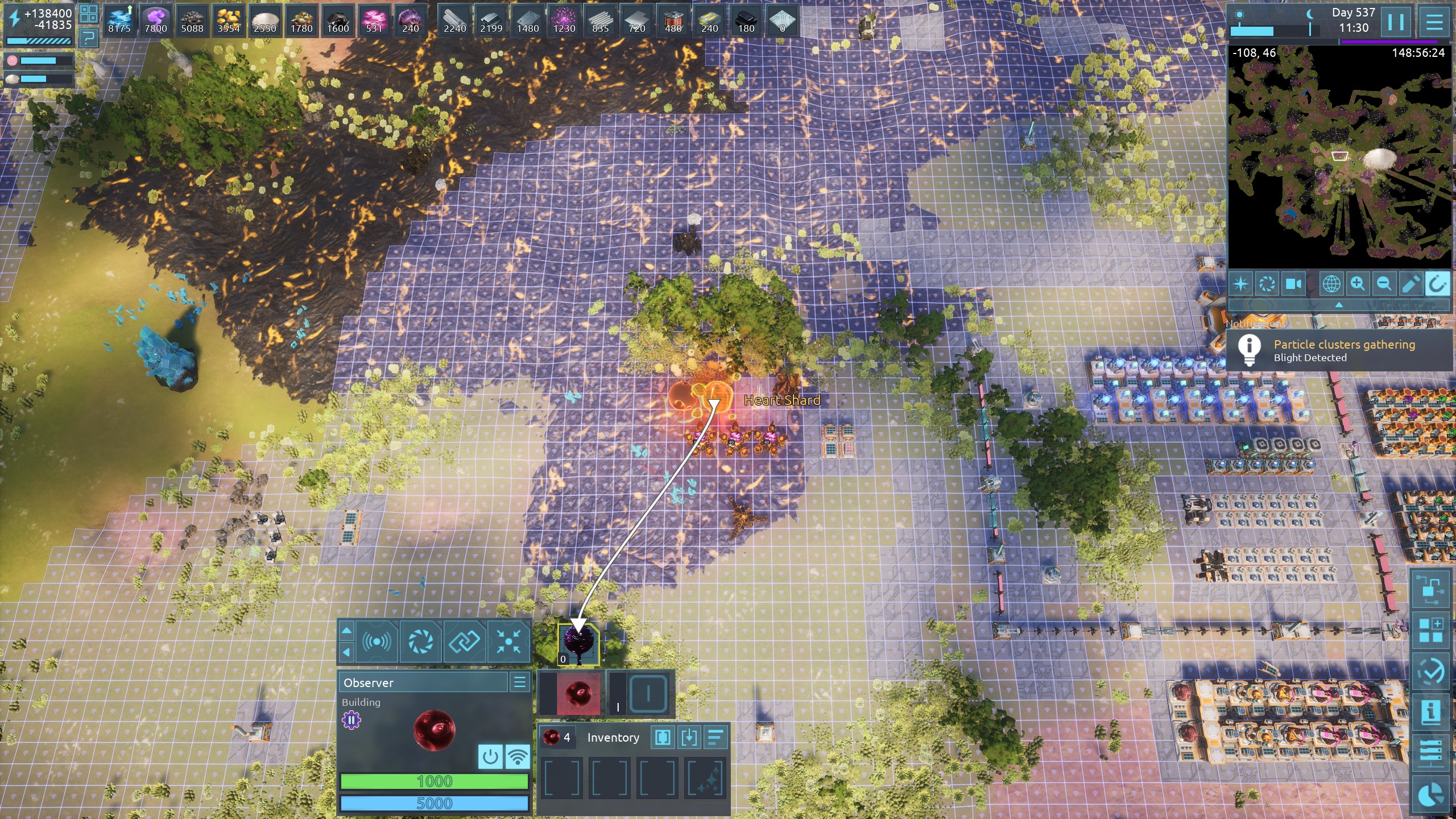Open the main hamburger menu
The width and height of the screenshot is (1456, 819).
pyautogui.click(x=1434, y=22)
